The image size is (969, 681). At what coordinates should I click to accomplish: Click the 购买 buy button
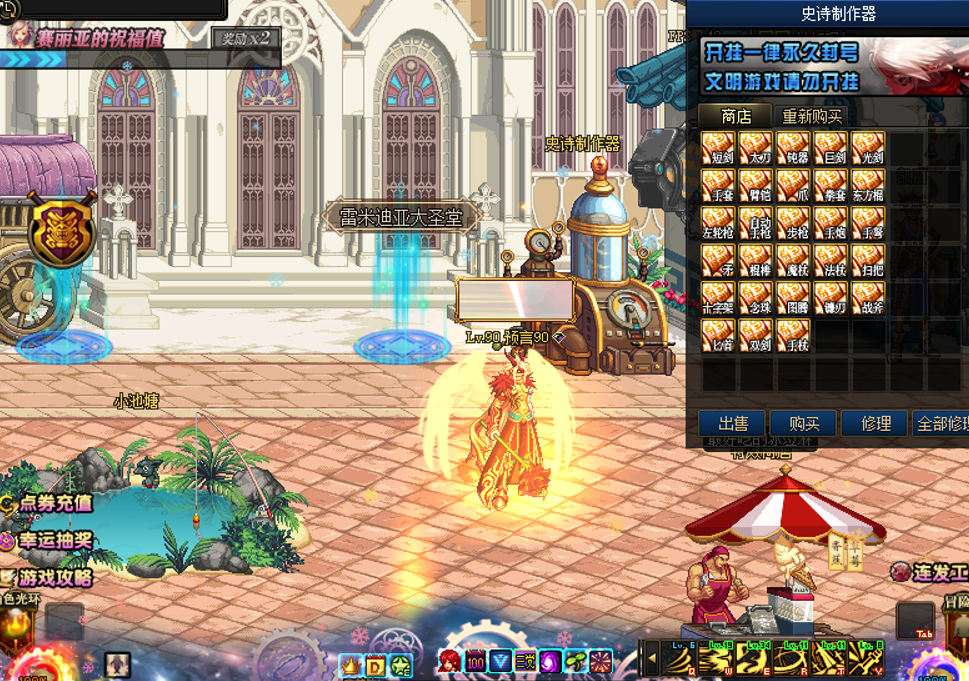click(x=803, y=423)
